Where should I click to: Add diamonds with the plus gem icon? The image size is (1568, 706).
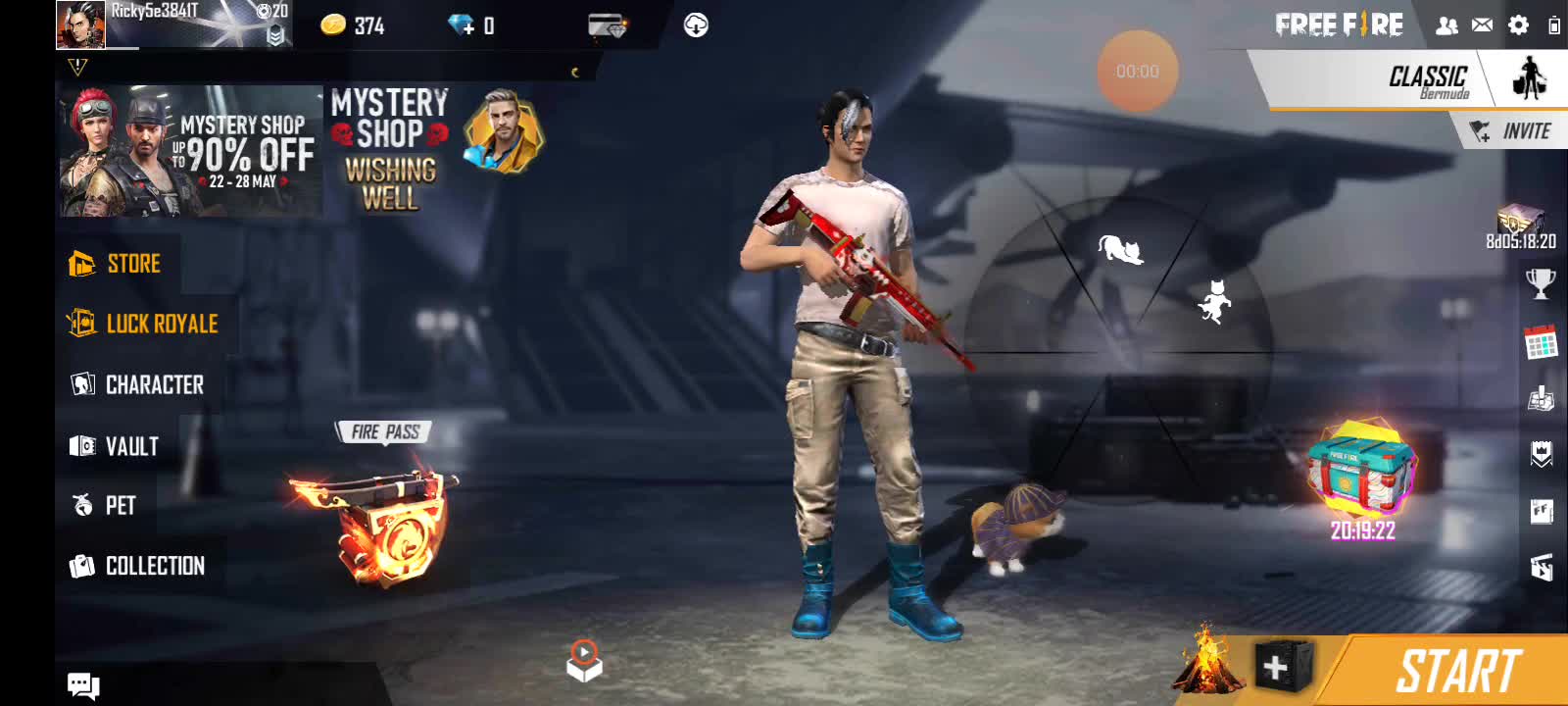461,25
